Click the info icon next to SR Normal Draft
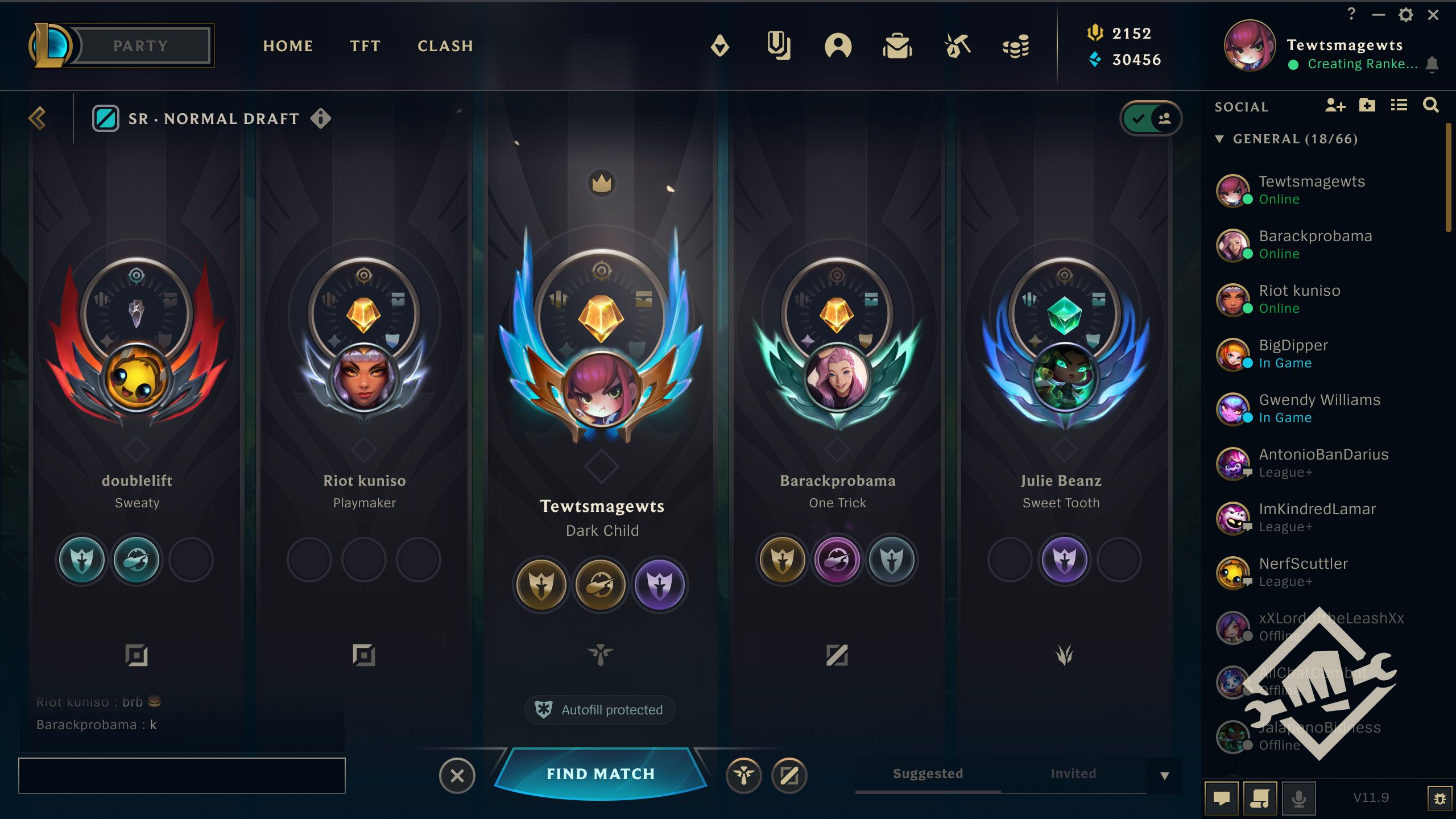Screen dimensions: 1456x819 321,118
